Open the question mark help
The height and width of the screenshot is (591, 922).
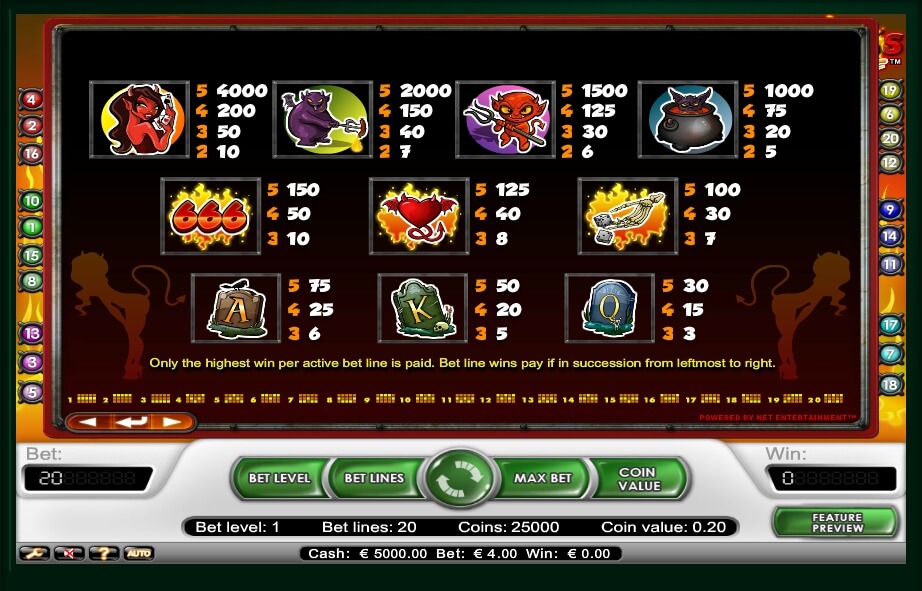click(104, 553)
